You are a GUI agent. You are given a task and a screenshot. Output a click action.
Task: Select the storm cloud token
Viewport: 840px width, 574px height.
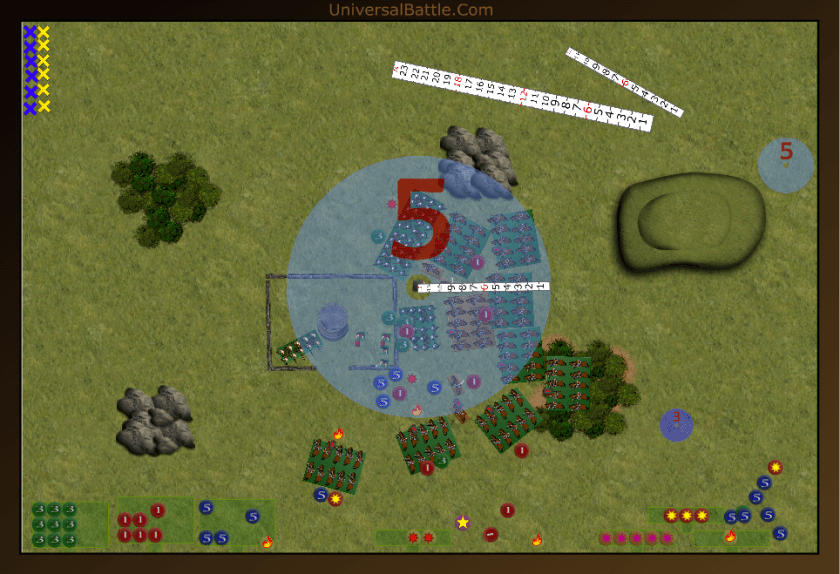click(x=471, y=181)
